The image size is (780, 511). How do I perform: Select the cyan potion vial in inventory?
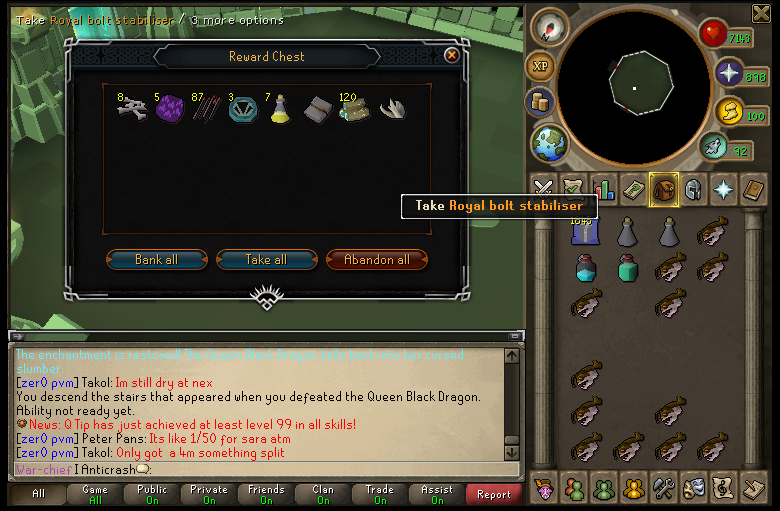[x=585, y=267]
